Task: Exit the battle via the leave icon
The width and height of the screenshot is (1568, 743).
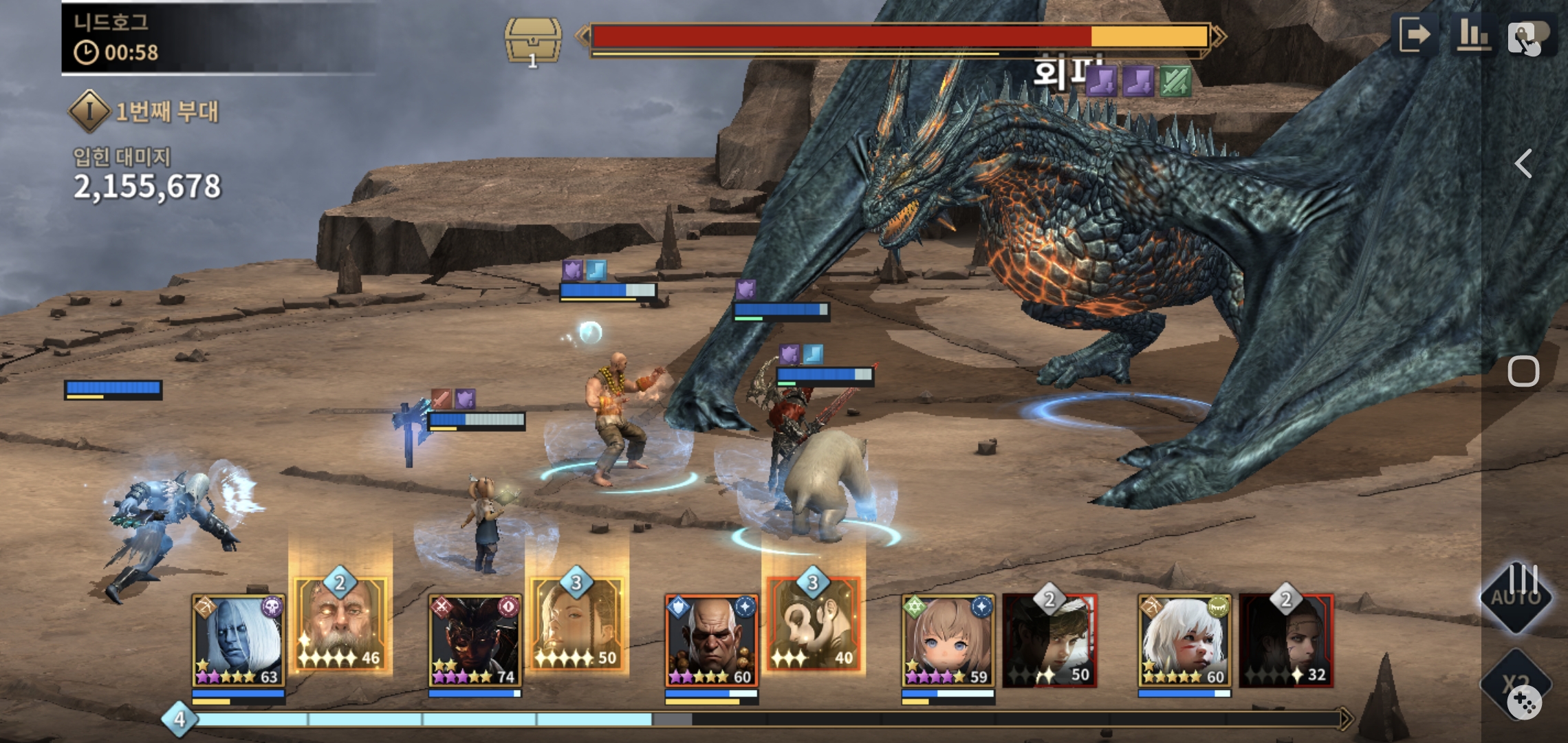Action: pyautogui.click(x=1416, y=34)
